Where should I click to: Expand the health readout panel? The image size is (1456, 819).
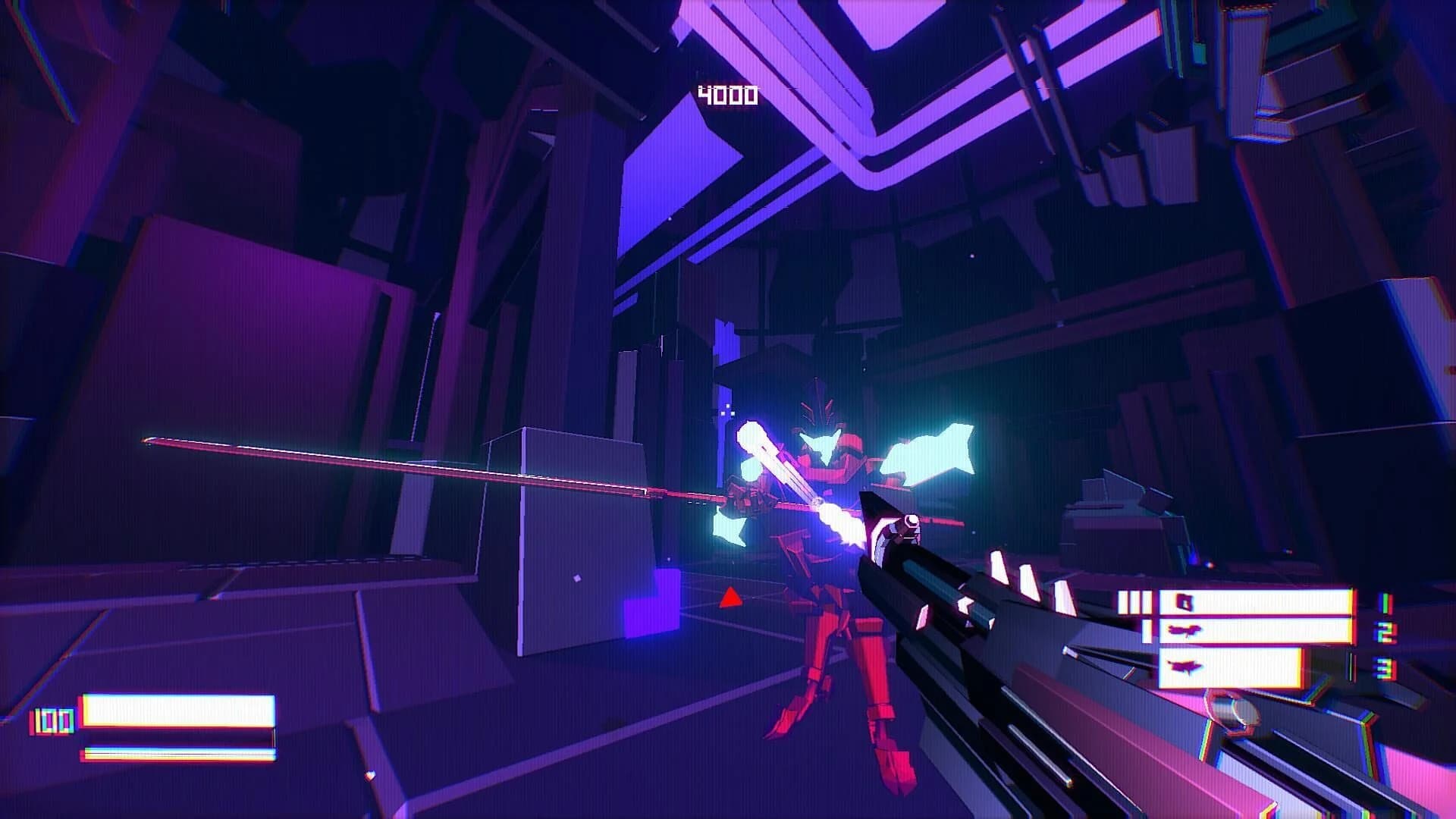tap(178, 720)
